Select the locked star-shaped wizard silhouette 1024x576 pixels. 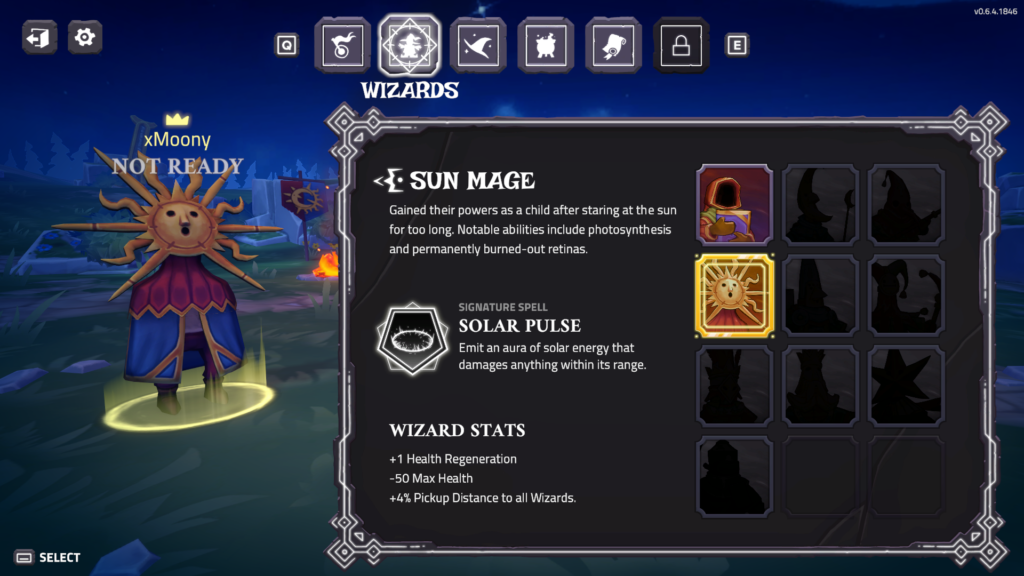pyautogui.click(x=906, y=385)
